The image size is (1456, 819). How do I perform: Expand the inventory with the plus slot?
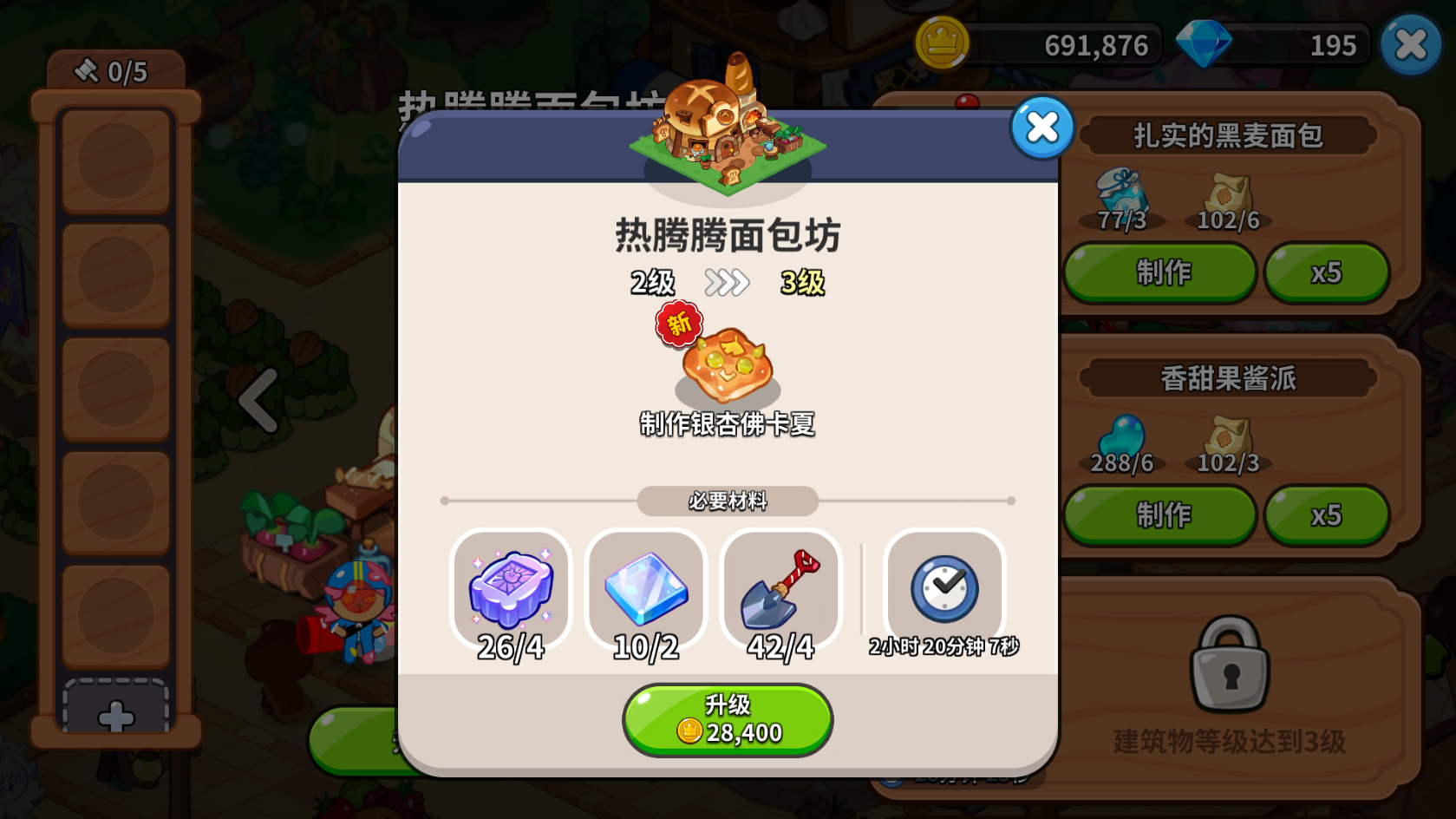click(x=115, y=715)
